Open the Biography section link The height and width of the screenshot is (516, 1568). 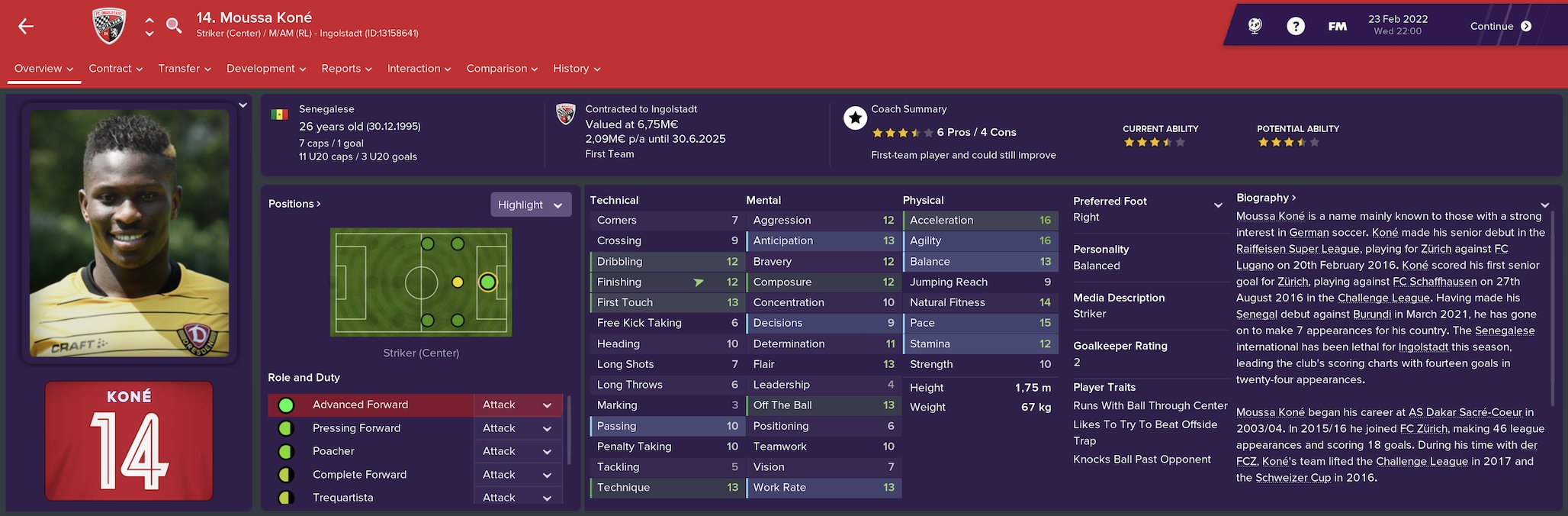point(1266,198)
